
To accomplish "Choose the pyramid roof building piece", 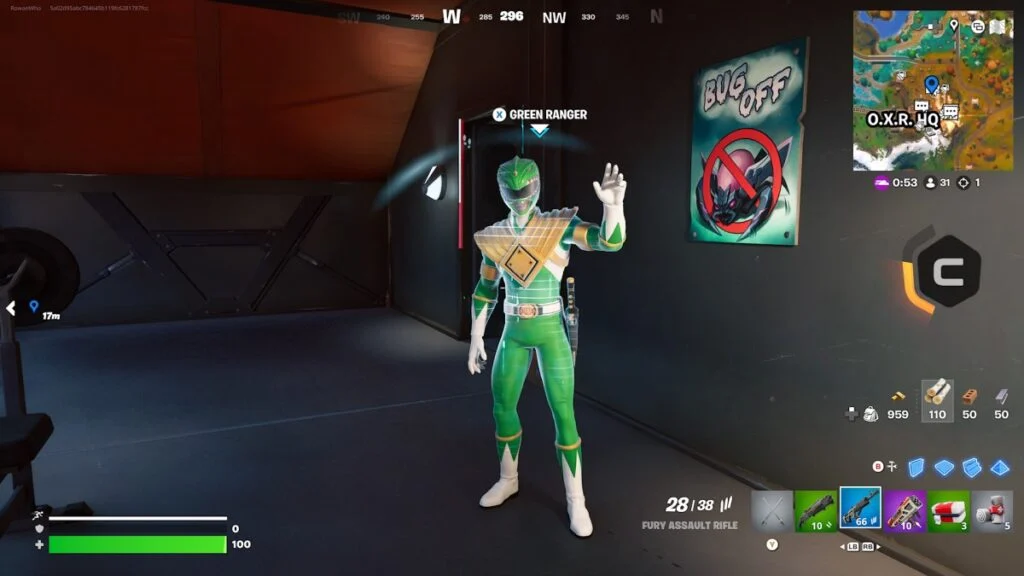I will coord(999,467).
